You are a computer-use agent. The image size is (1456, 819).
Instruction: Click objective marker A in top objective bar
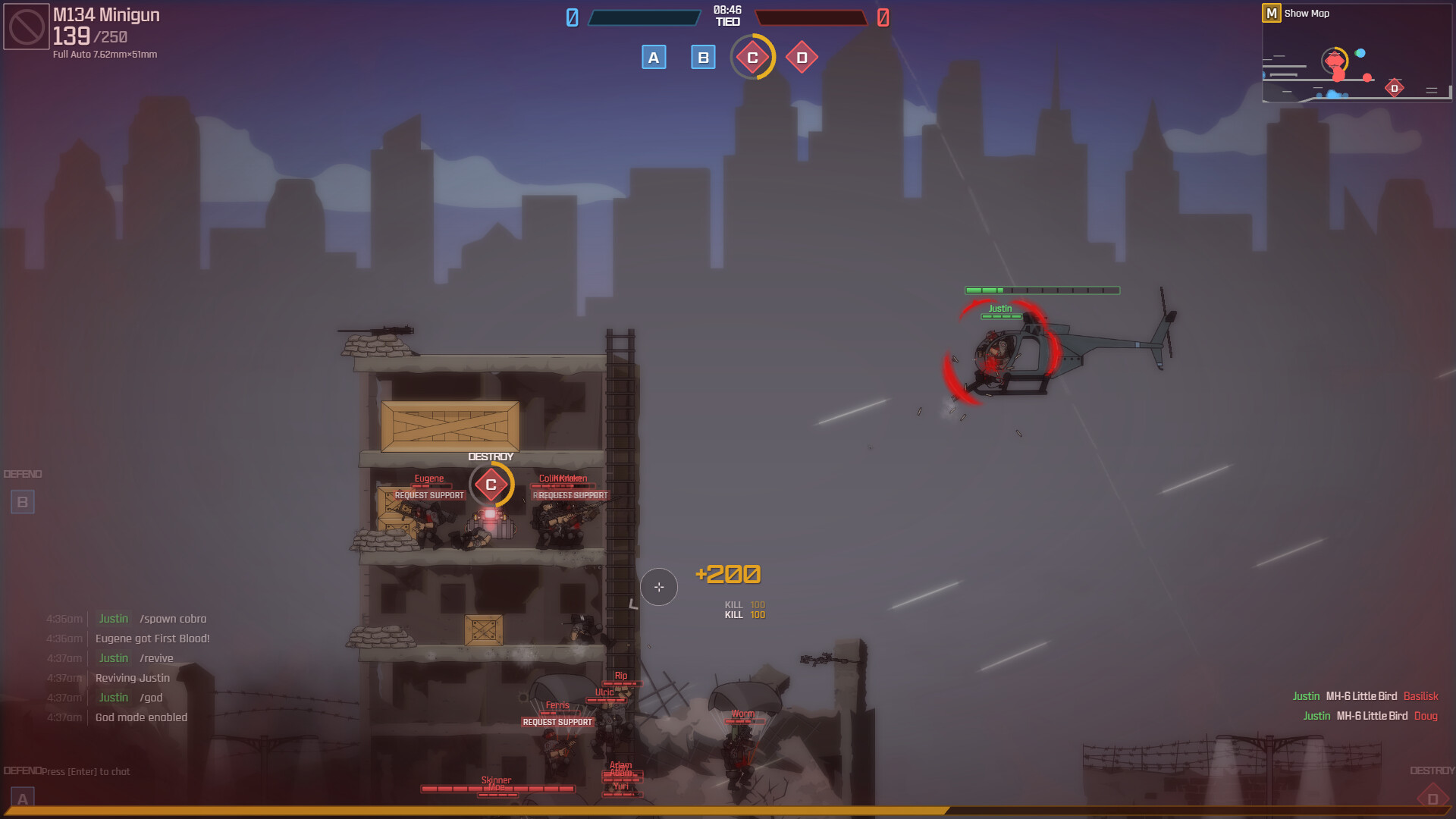[x=653, y=57]
